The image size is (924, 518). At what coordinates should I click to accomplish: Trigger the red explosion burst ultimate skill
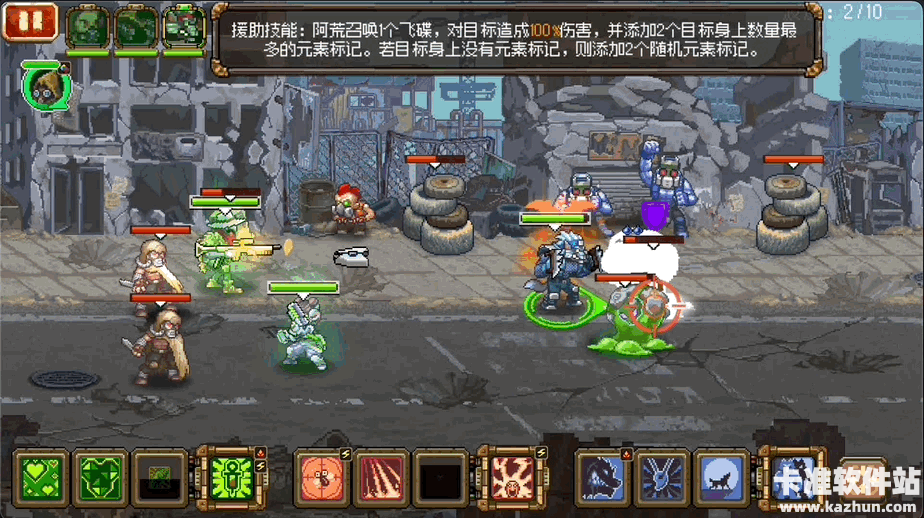(x=508, y=476)
